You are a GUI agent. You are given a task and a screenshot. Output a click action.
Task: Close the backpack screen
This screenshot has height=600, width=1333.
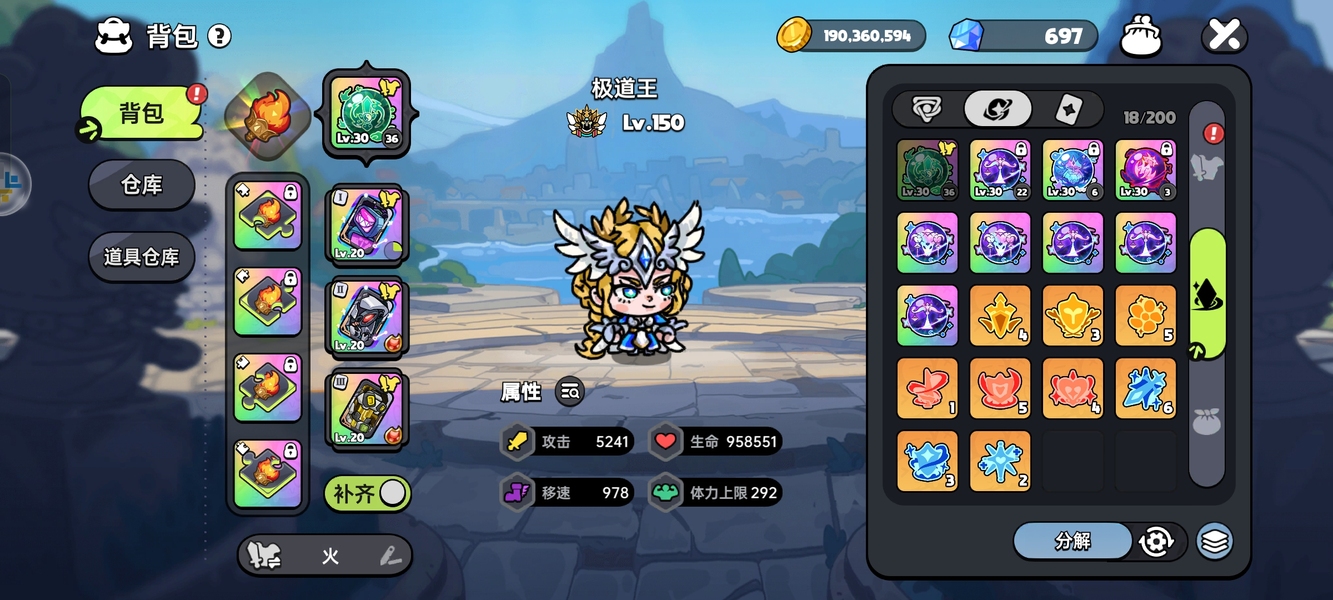point(1224,36)
